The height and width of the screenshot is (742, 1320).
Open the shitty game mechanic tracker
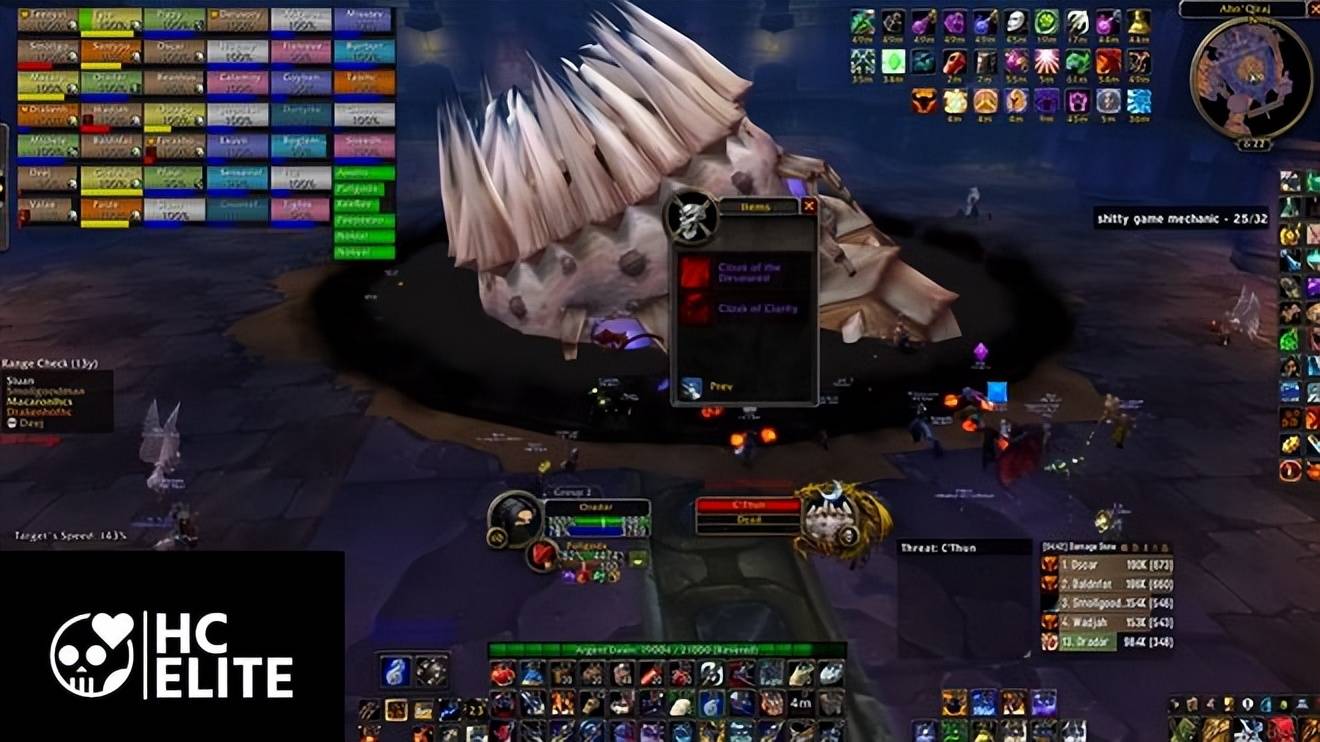[1181, 217]
